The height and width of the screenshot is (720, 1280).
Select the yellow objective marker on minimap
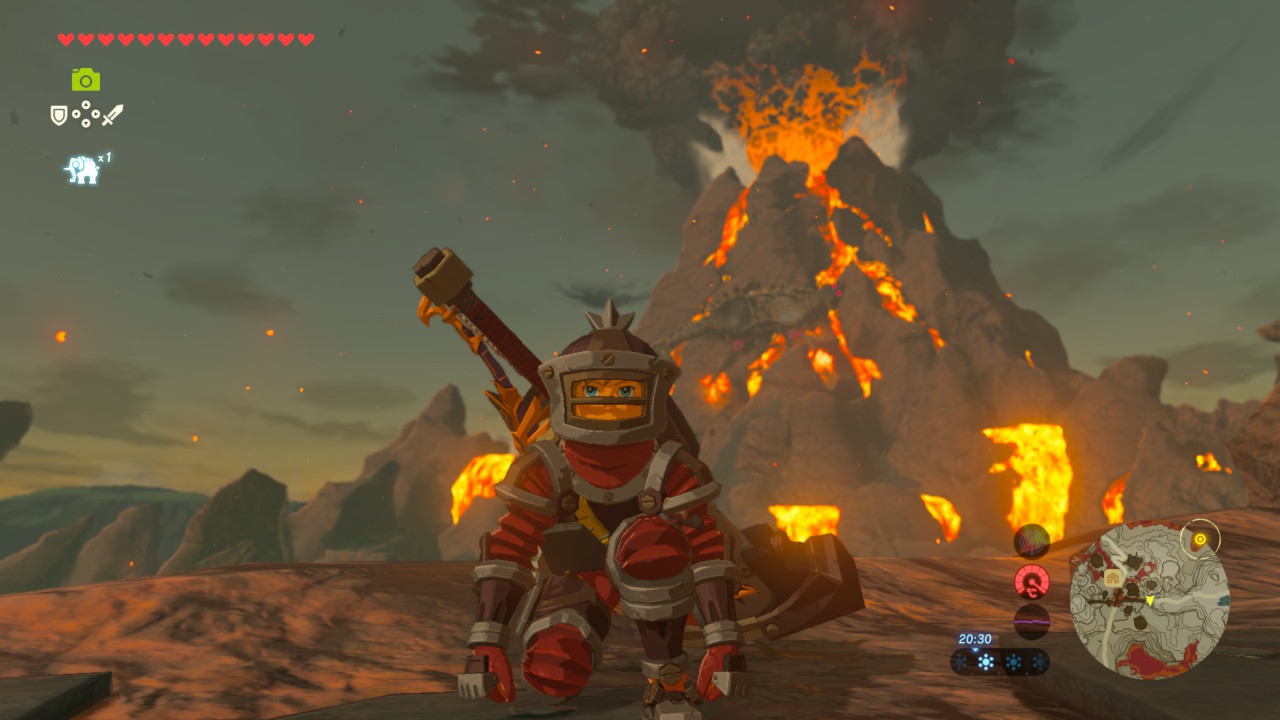pyautogui.click(x=1200, y=539)
